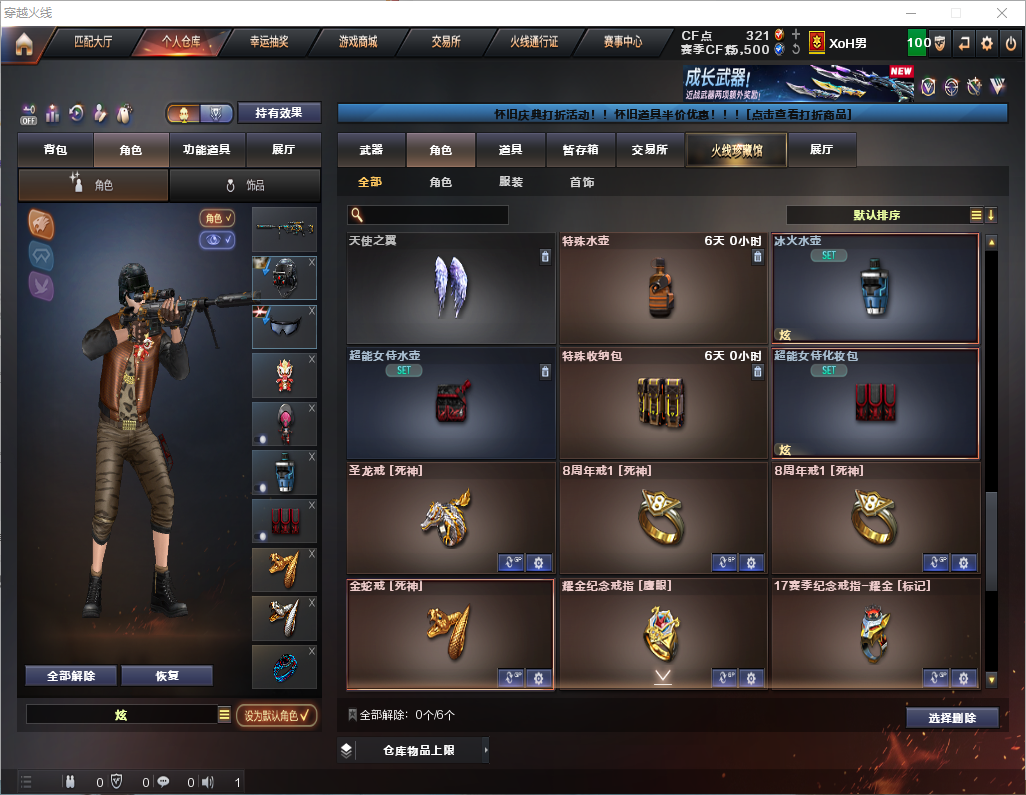Click the 恢复 restore button

pyautogui.click(x=167, y=676)
